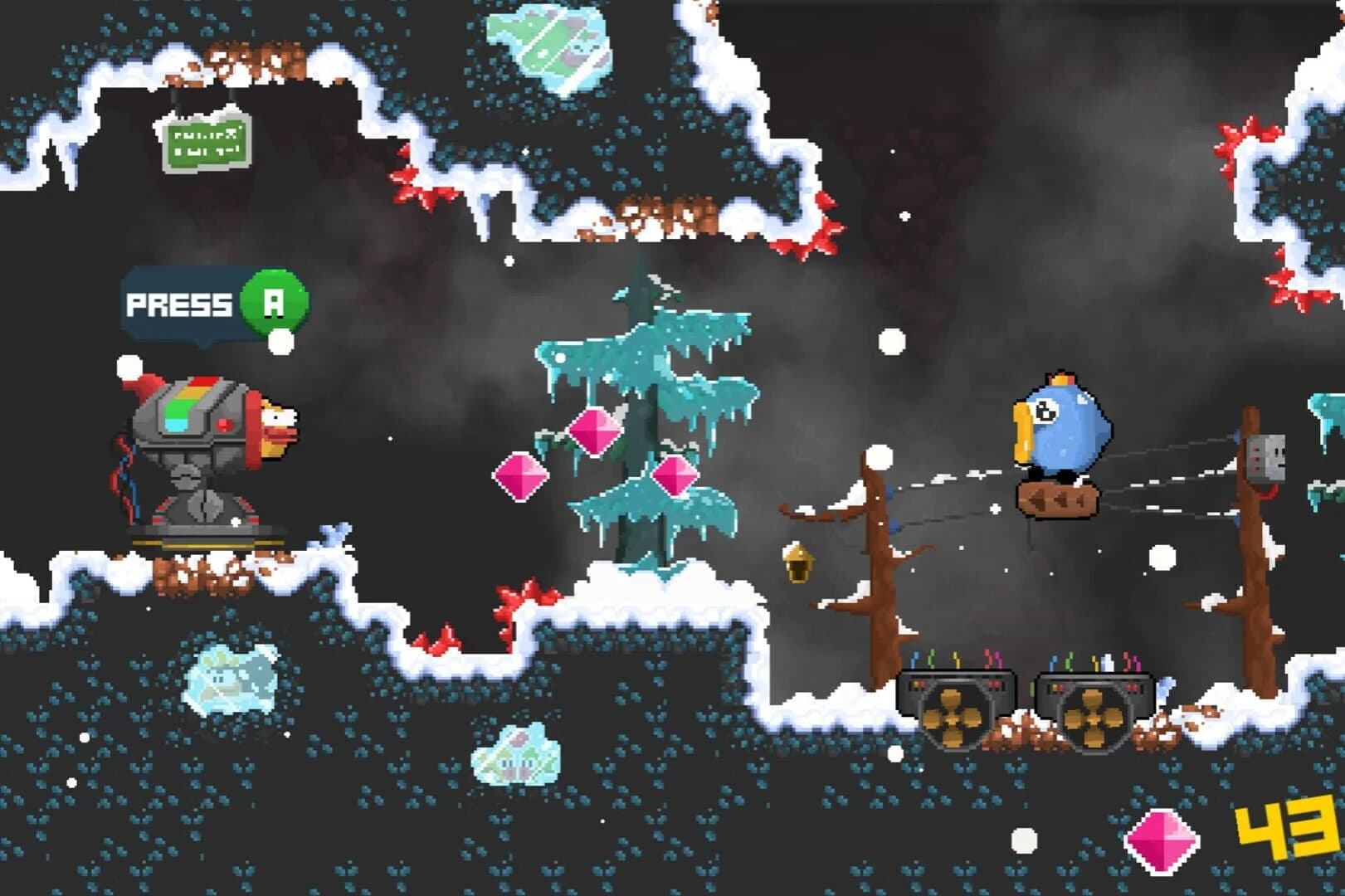Click the gray junction box on the right pole

click(x=1267, y=459)
